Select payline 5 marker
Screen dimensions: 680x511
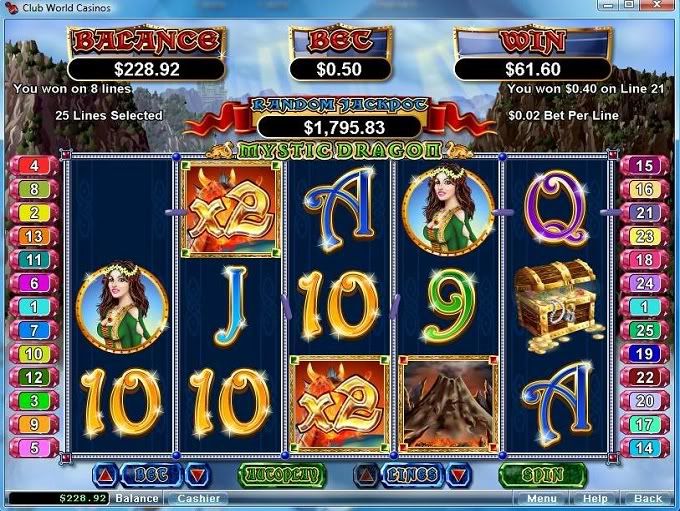point(34,447)
